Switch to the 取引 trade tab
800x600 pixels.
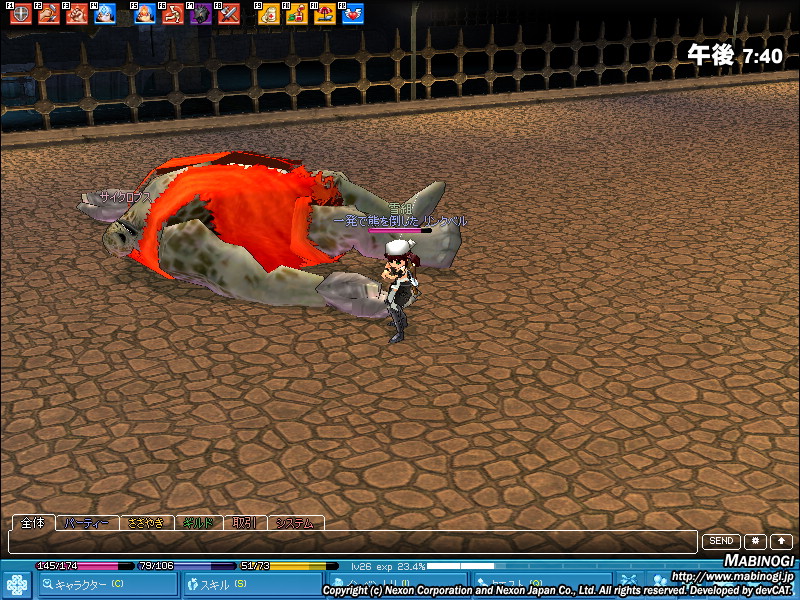[x=245, y=523]
